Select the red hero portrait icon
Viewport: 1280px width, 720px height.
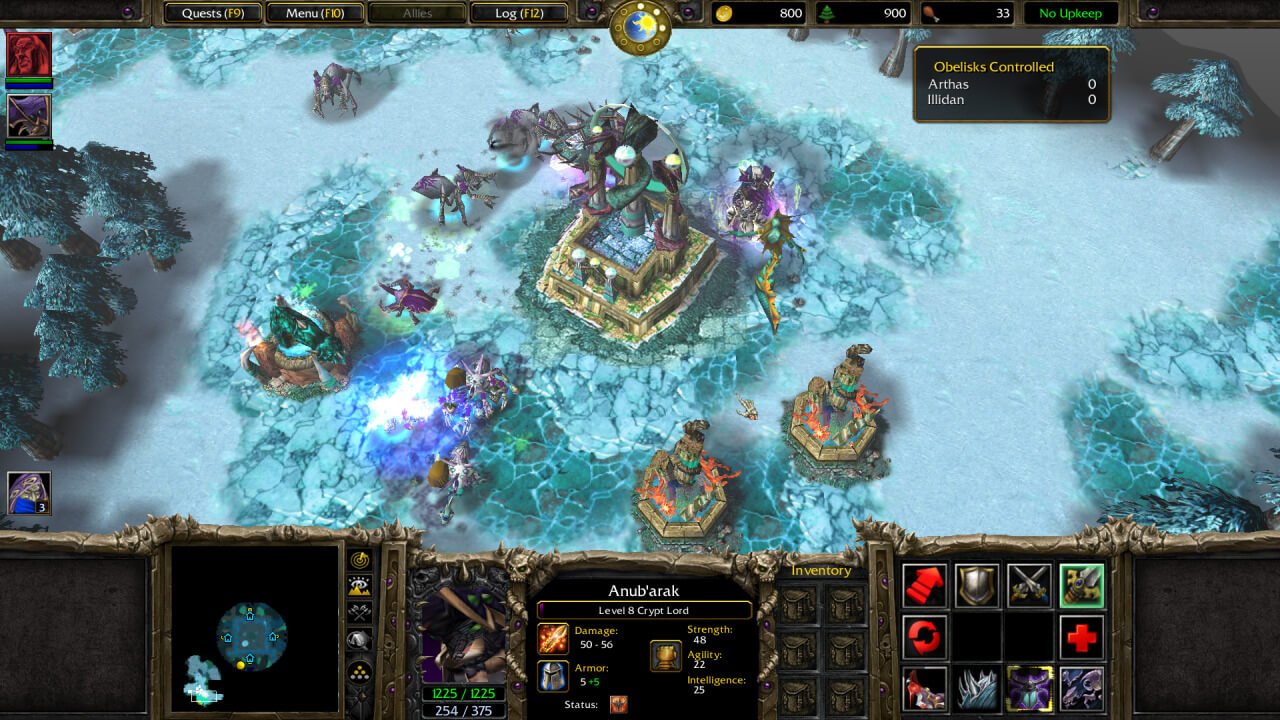(x=28, y=54)
